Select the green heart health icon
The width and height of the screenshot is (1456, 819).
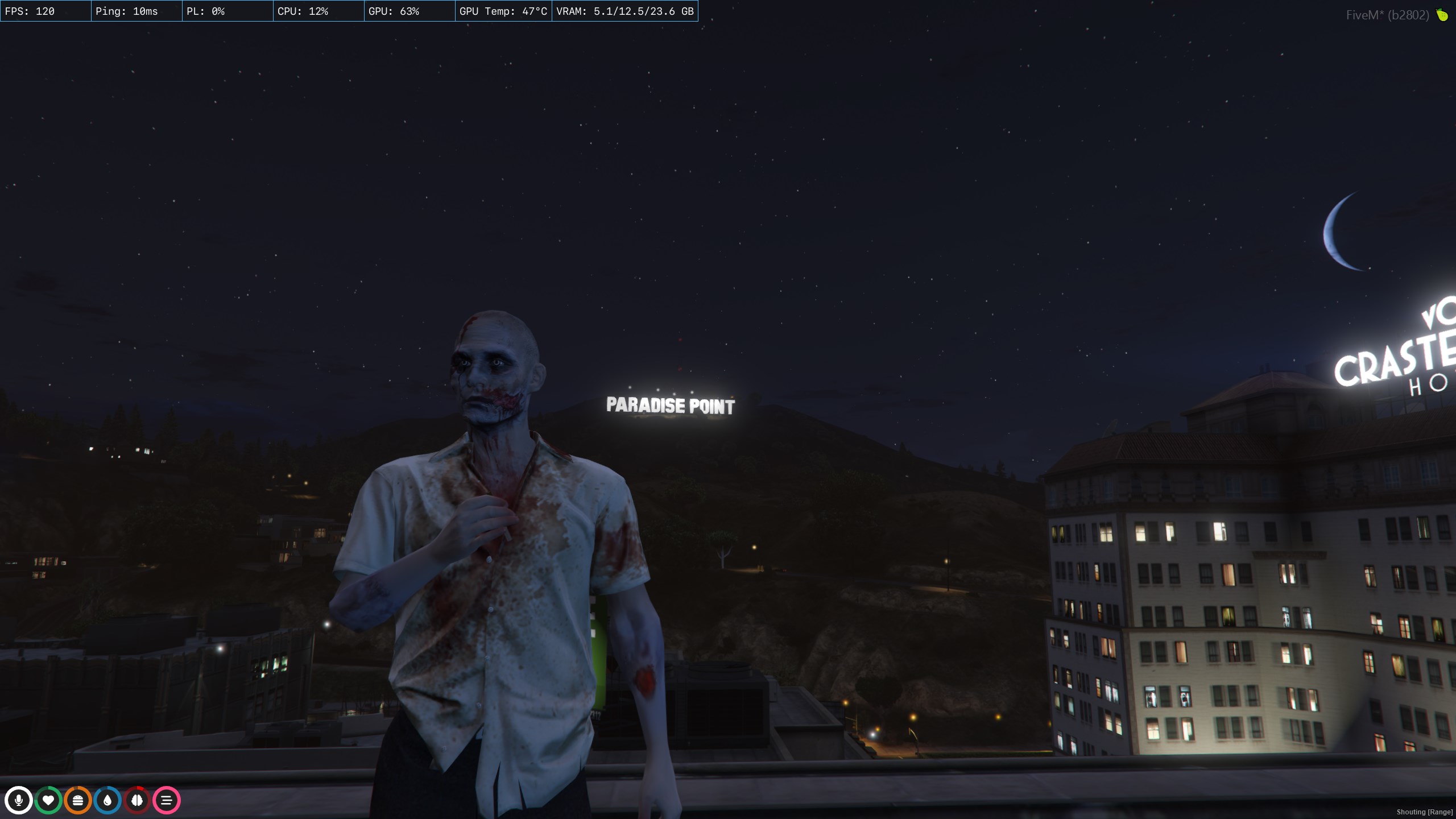tap(48, 800)
